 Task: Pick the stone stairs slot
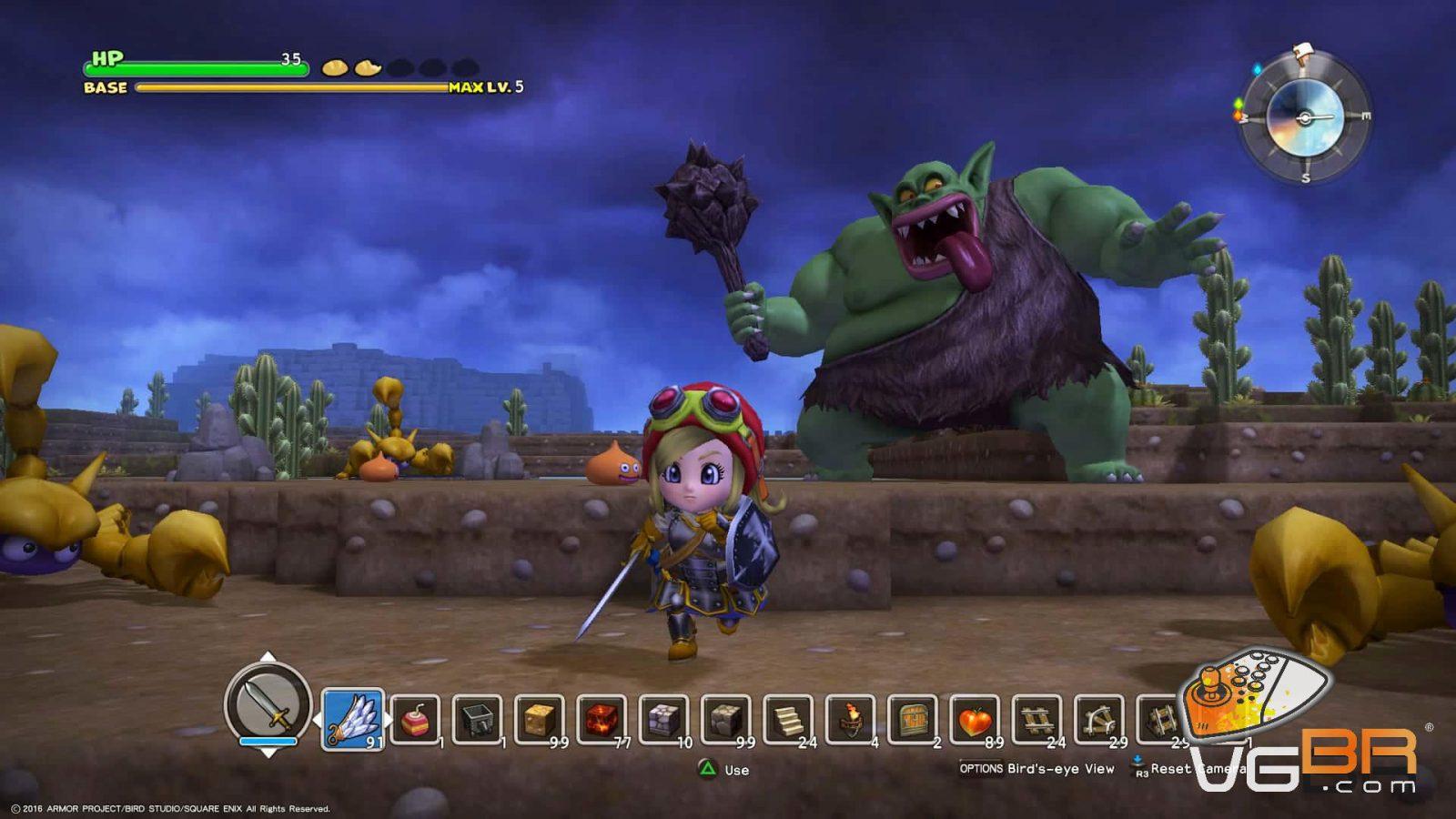coord(788,720)
